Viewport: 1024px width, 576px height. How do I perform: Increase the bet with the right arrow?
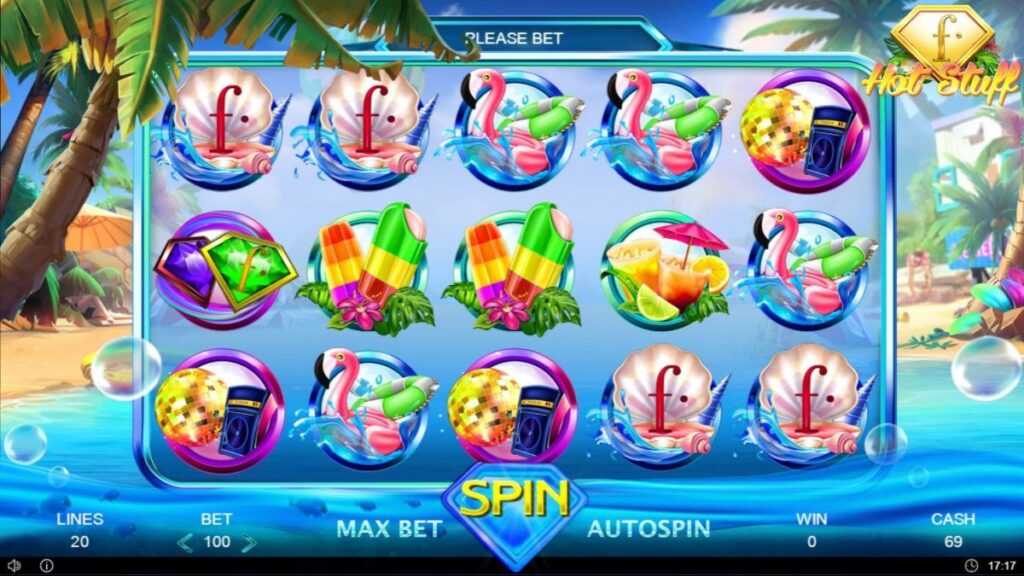coord(249,543)
